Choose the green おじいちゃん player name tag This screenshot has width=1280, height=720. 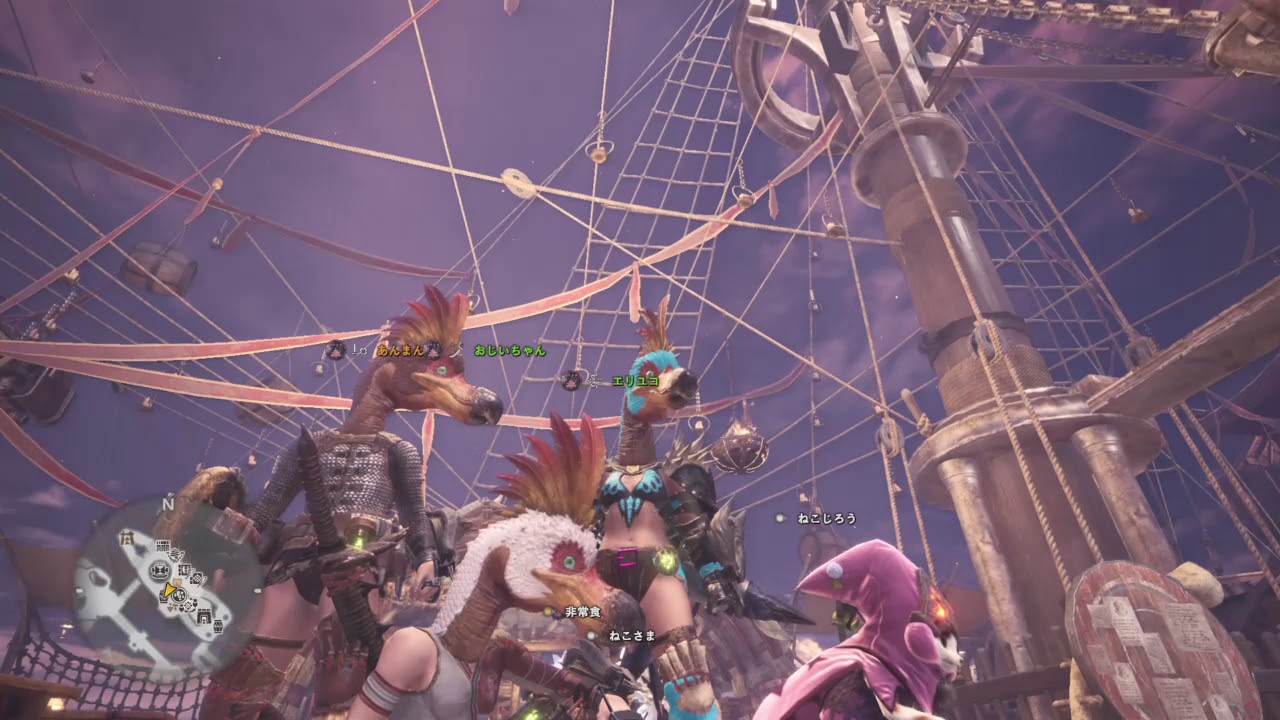point(510,350)
